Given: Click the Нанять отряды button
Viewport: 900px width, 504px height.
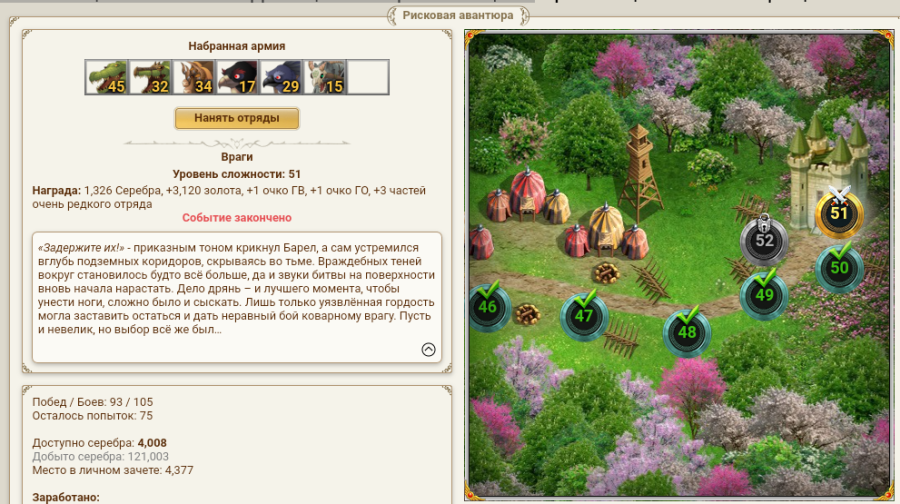Looking at the screenshot, I should pyautogui.click(x=236, y=118).
